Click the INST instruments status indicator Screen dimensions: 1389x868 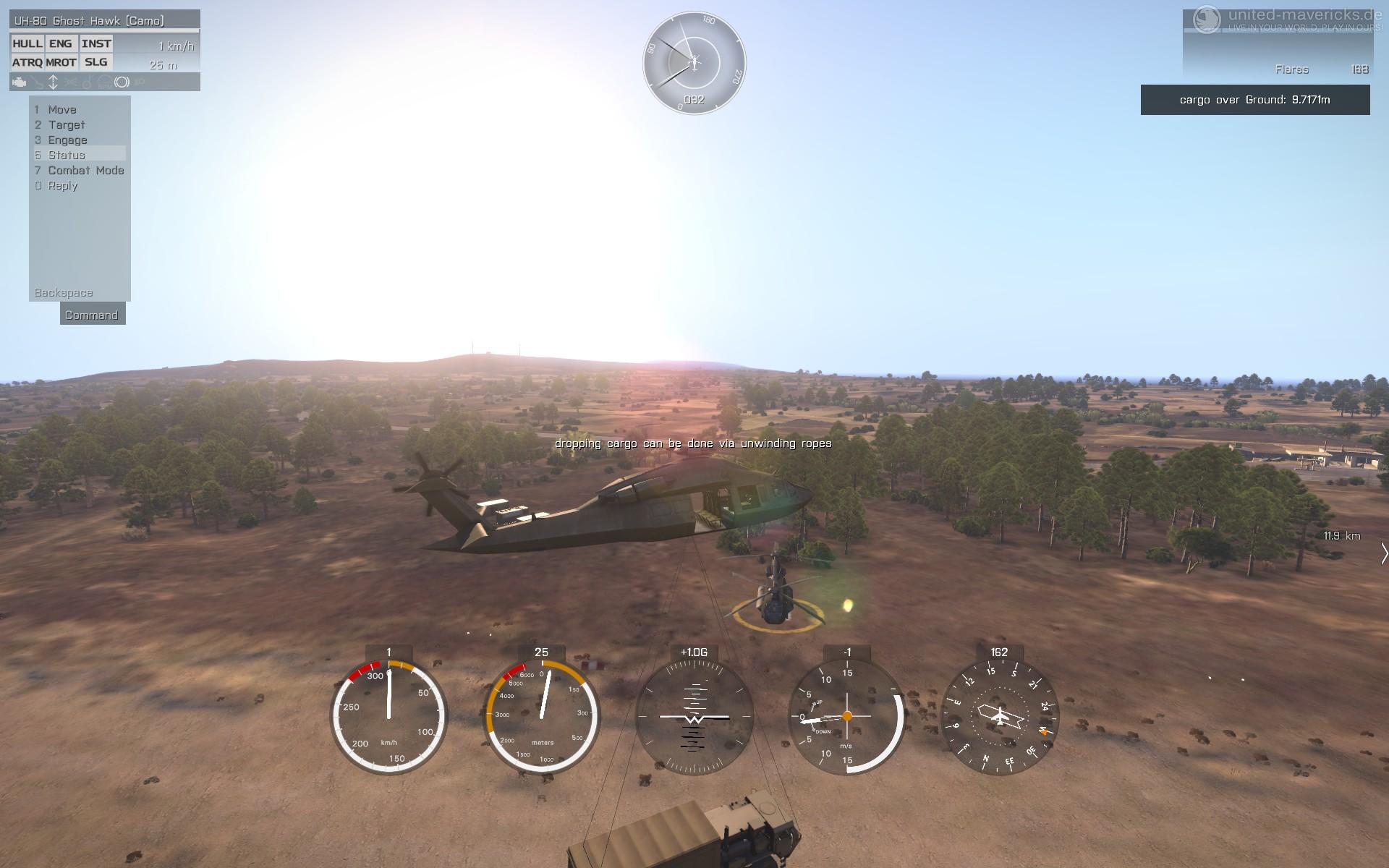(x=96, y=44)
